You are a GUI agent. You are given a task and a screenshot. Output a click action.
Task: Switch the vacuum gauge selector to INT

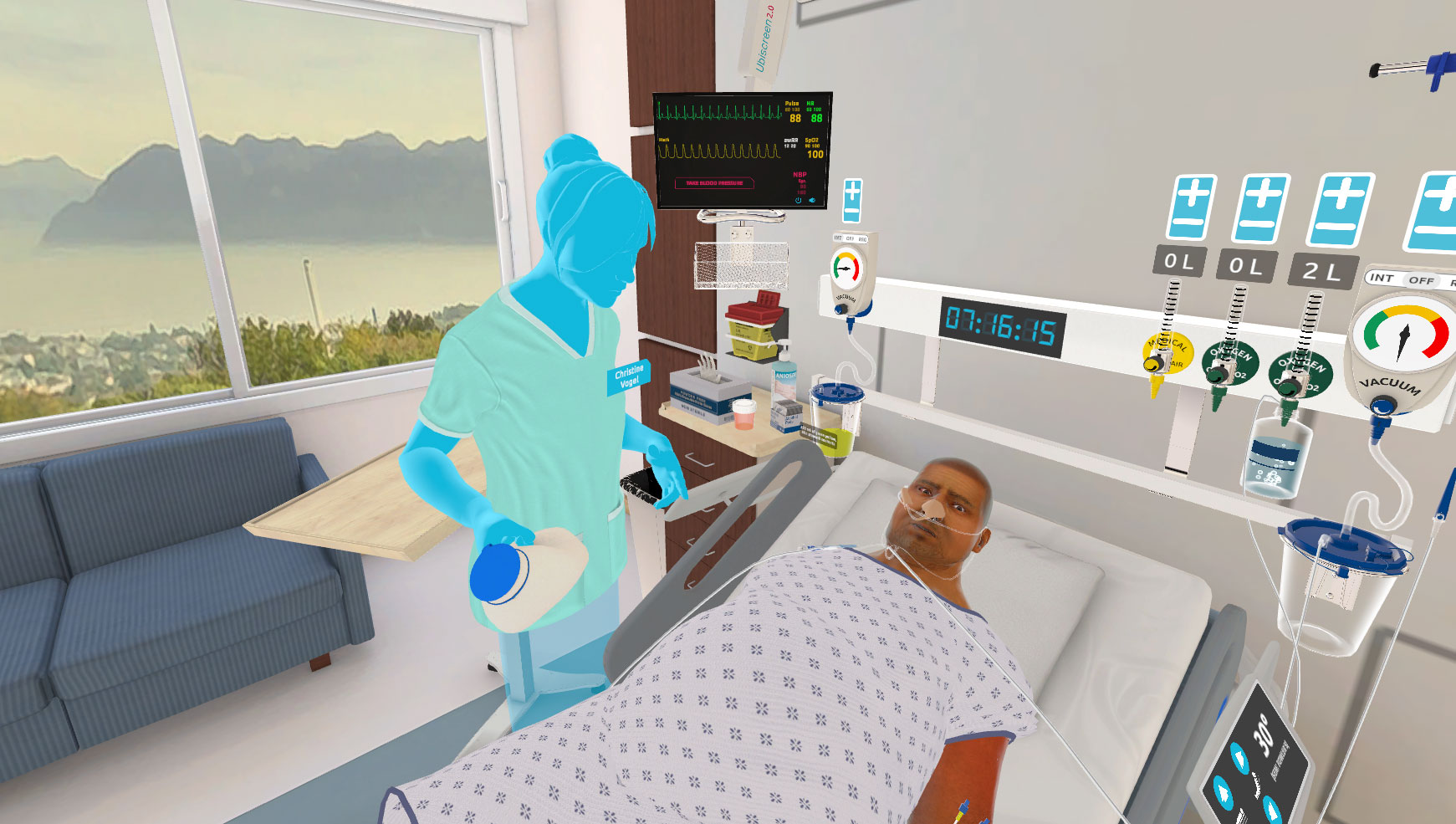coord(1382,279)
